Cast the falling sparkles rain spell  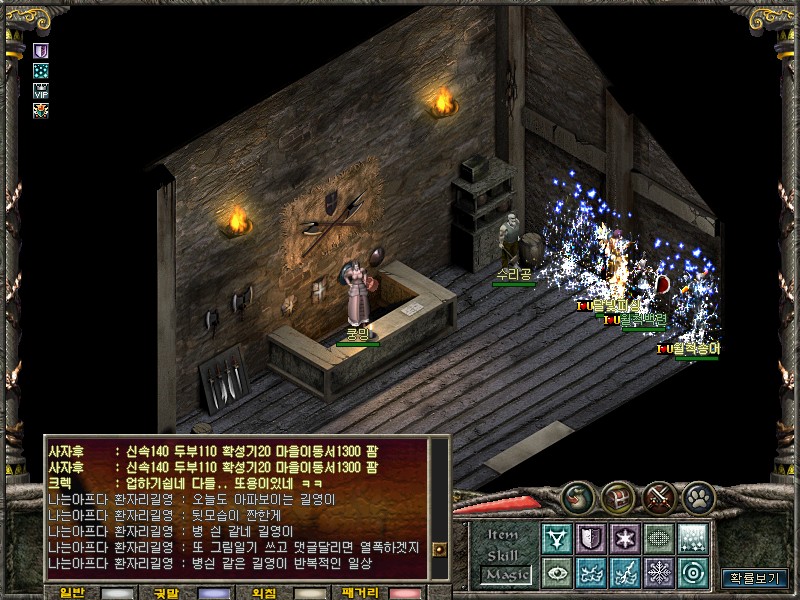pos(692,538)
